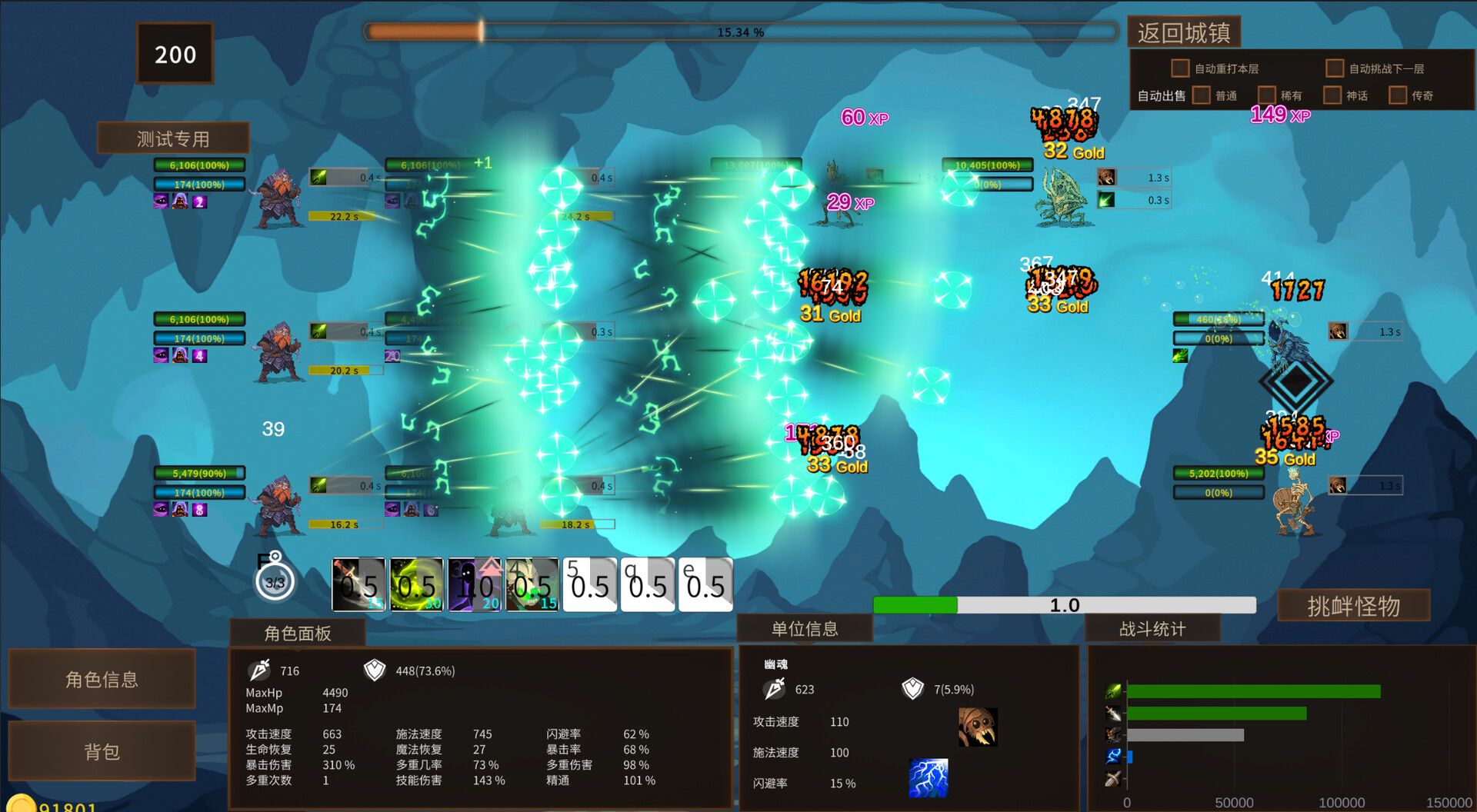1477x812 pixels.
Task: Enable the 传奇 auto-sell checkbox
Action: (1397, 95)
